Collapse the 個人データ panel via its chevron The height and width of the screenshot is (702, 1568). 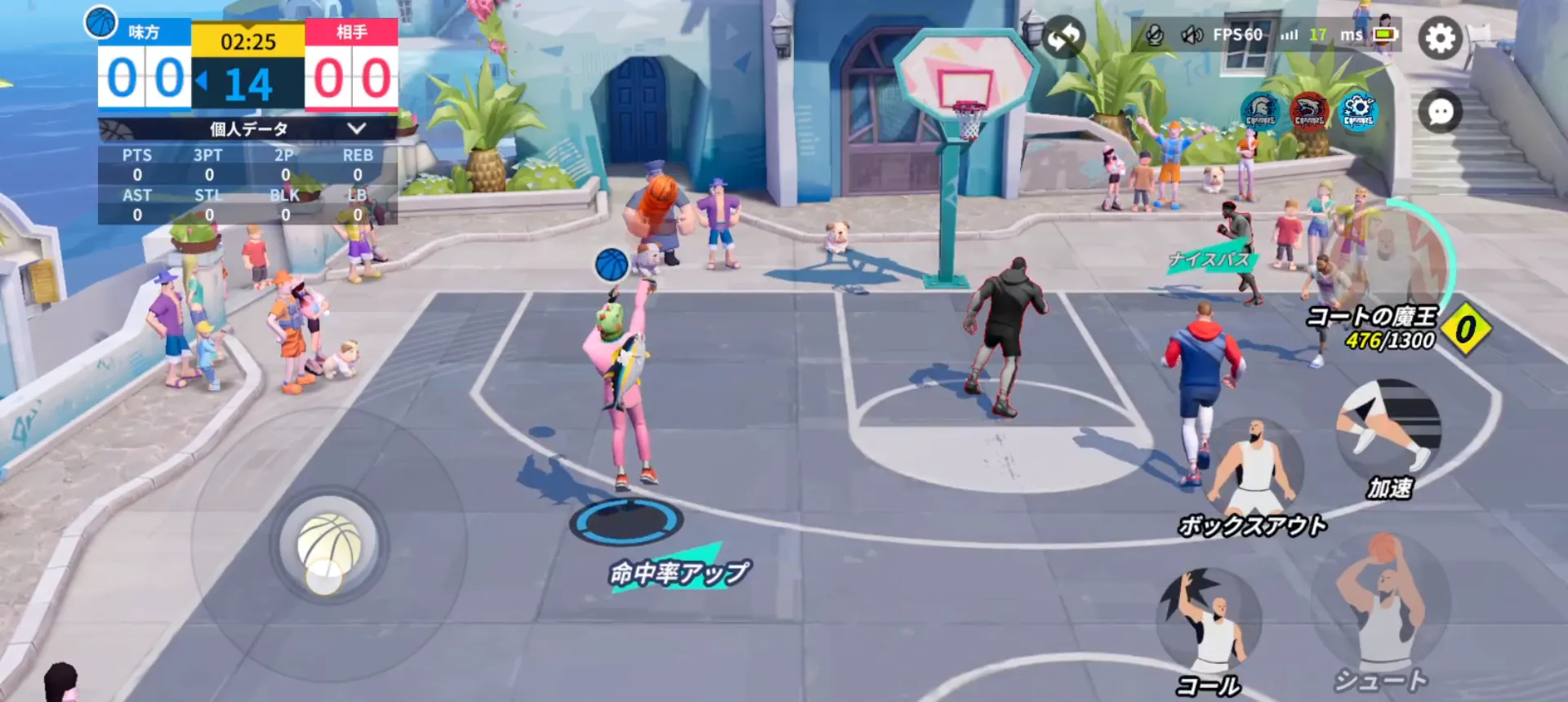pyautogui.click(x=356, y=127)
